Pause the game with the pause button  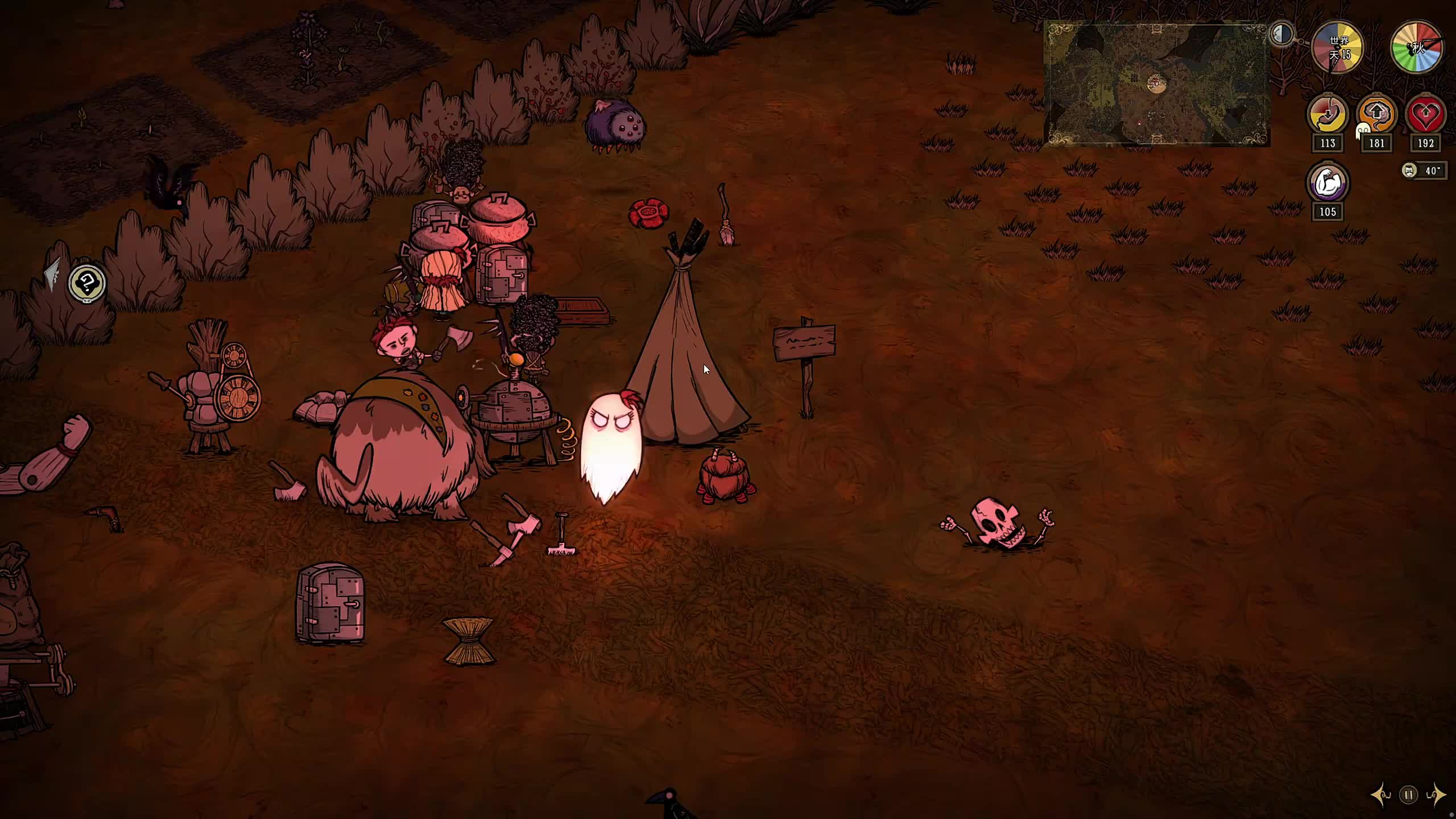pyautogui.click(x=1409, y=795)
